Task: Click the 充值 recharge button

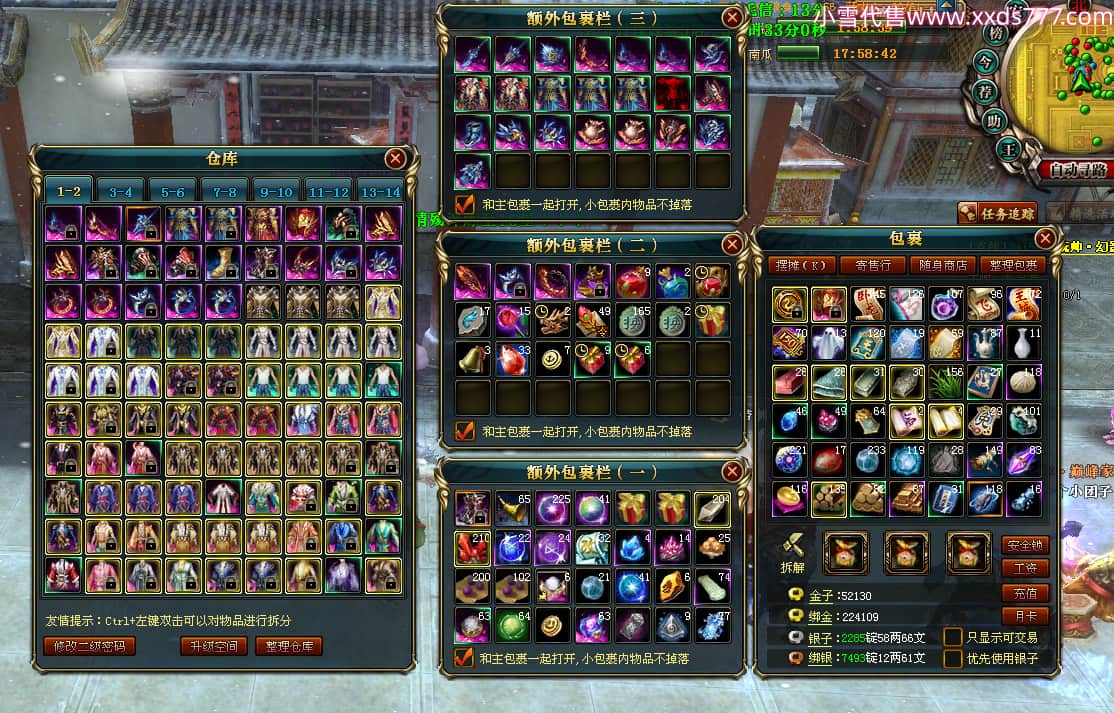Action: click(x=1025, y=593)
